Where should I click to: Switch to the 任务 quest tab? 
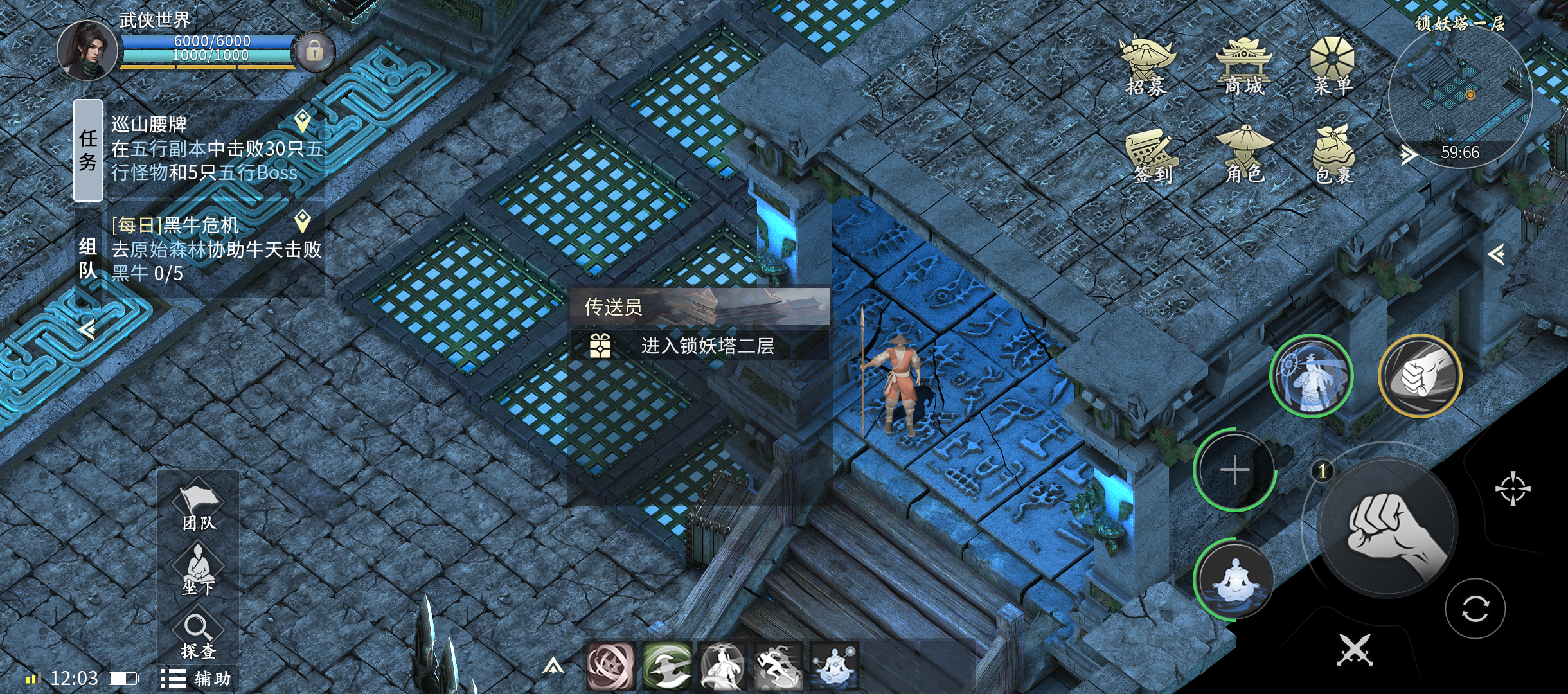(x=88, y=150)
